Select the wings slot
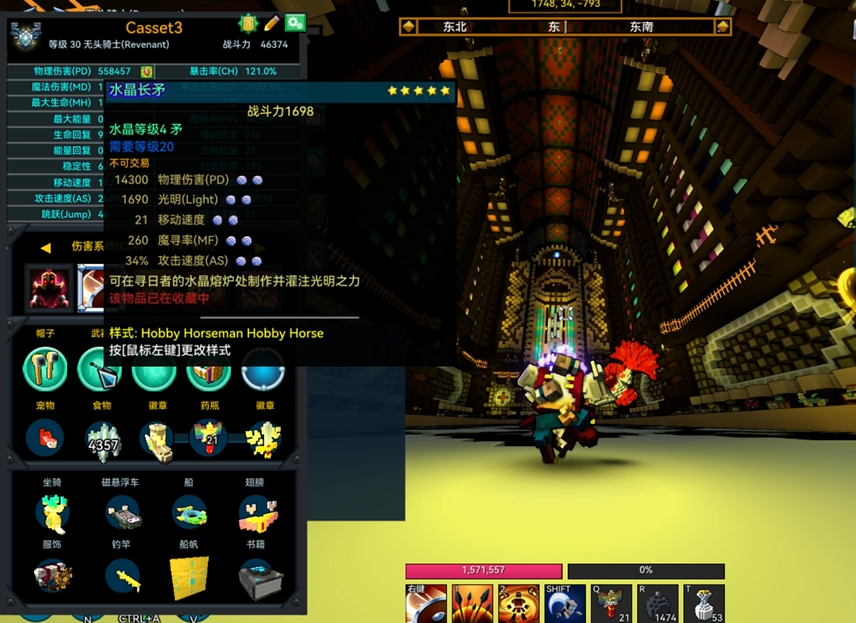 point(256,512)
